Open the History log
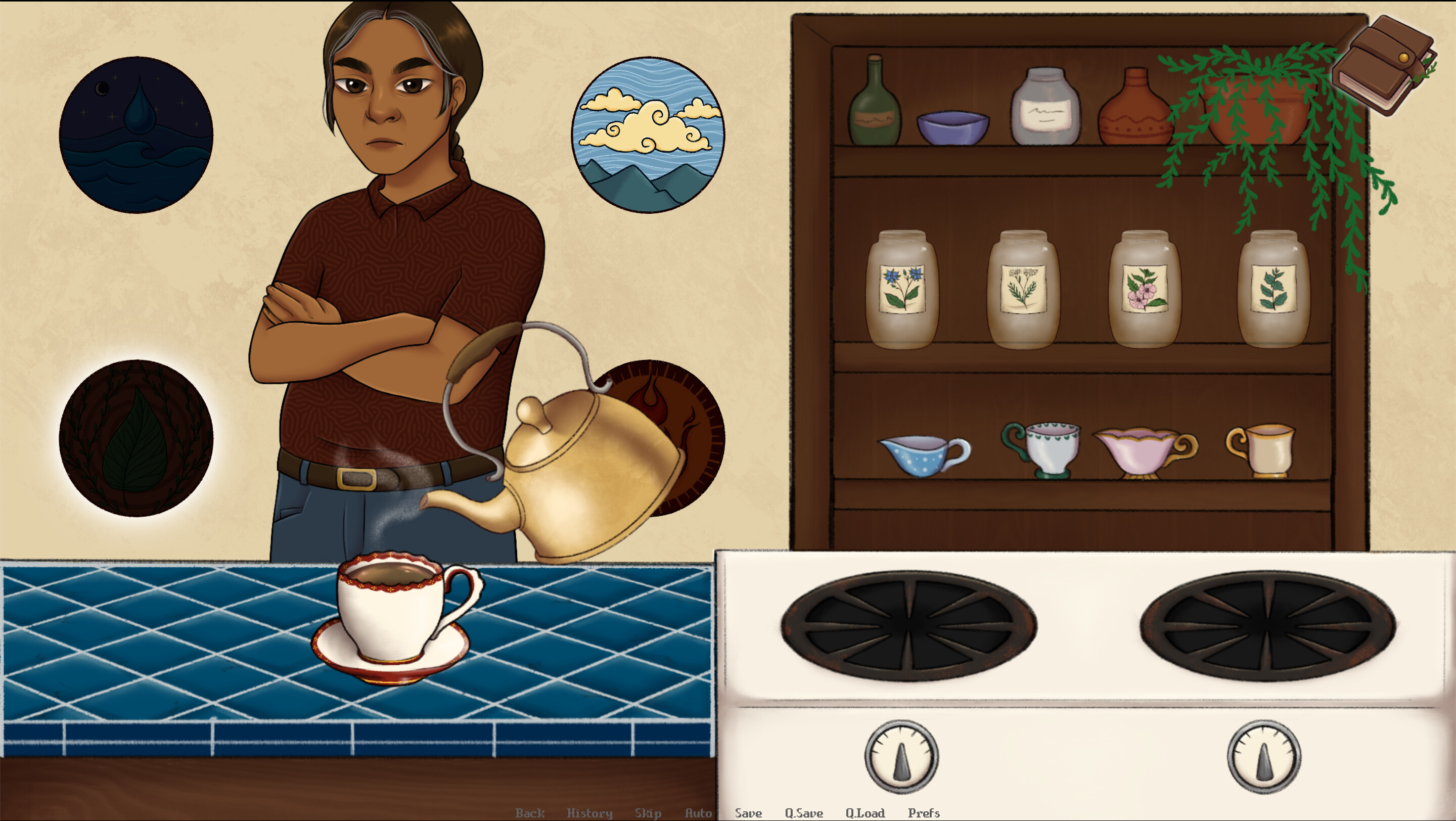The height and width of the screenshot is (821, 1456). click(x=590, y=813)
